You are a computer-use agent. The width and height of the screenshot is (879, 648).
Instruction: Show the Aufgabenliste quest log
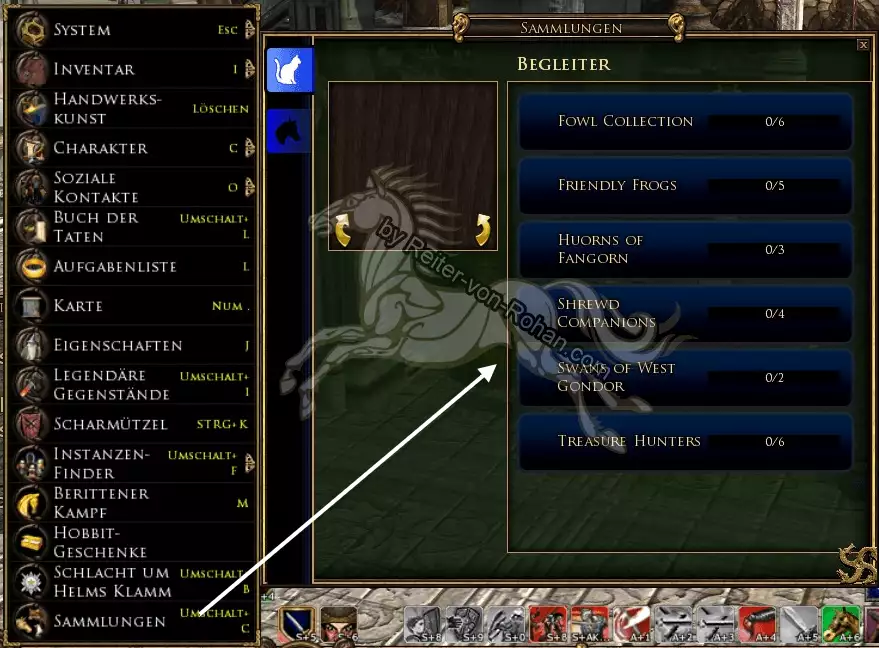(x=114, y=266)
